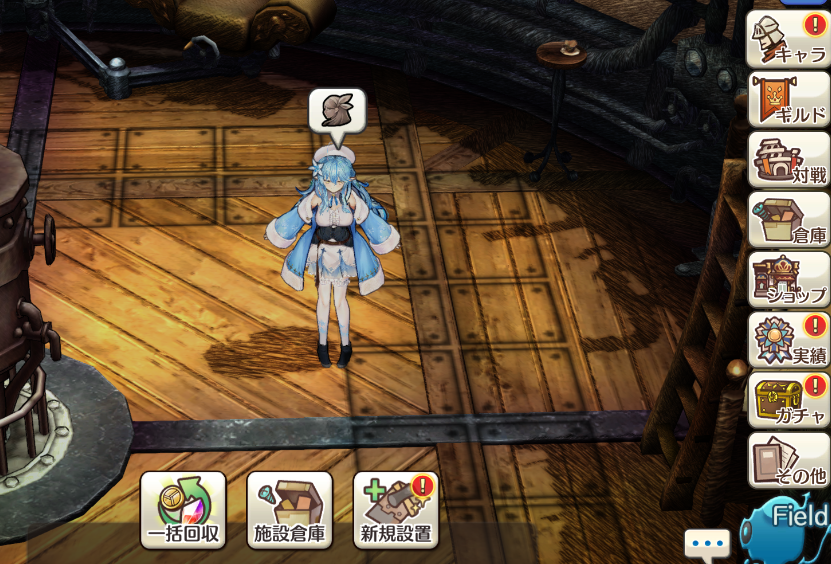Tap the item speech bubble above the character
This screenshot has height=564, width=831.
click(337, 112)
